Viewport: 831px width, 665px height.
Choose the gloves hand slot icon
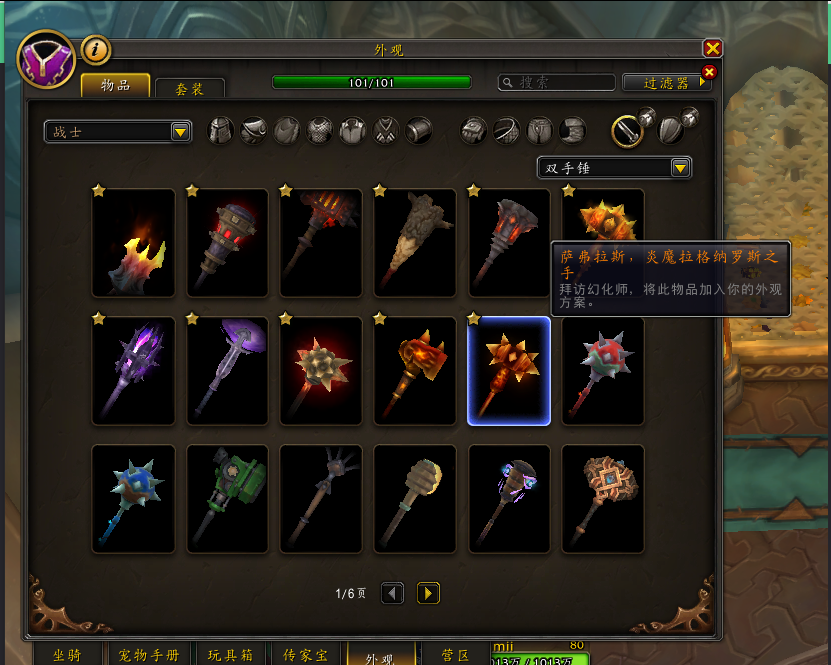(474, 131)
